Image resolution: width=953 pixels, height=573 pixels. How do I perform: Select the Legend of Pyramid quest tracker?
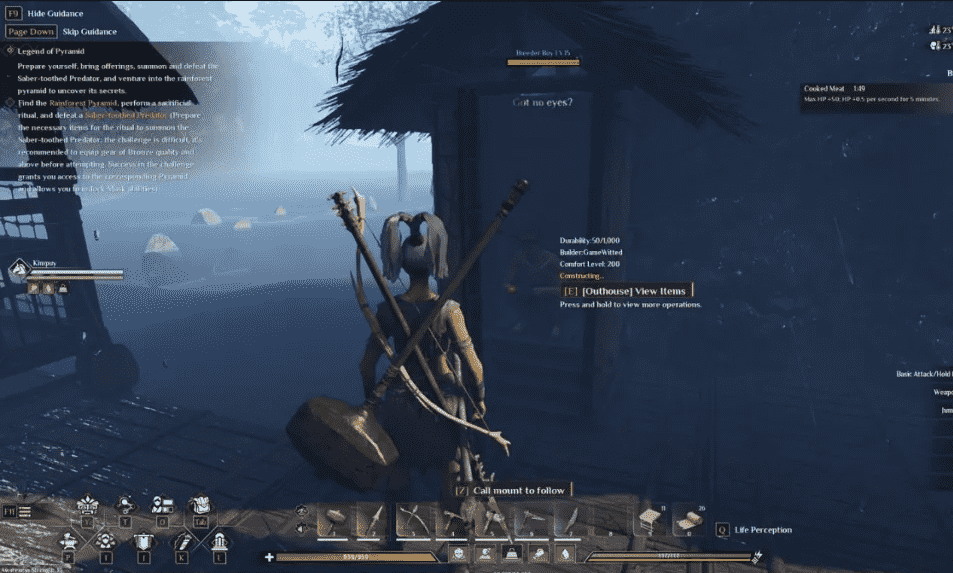tap(52, 51)
